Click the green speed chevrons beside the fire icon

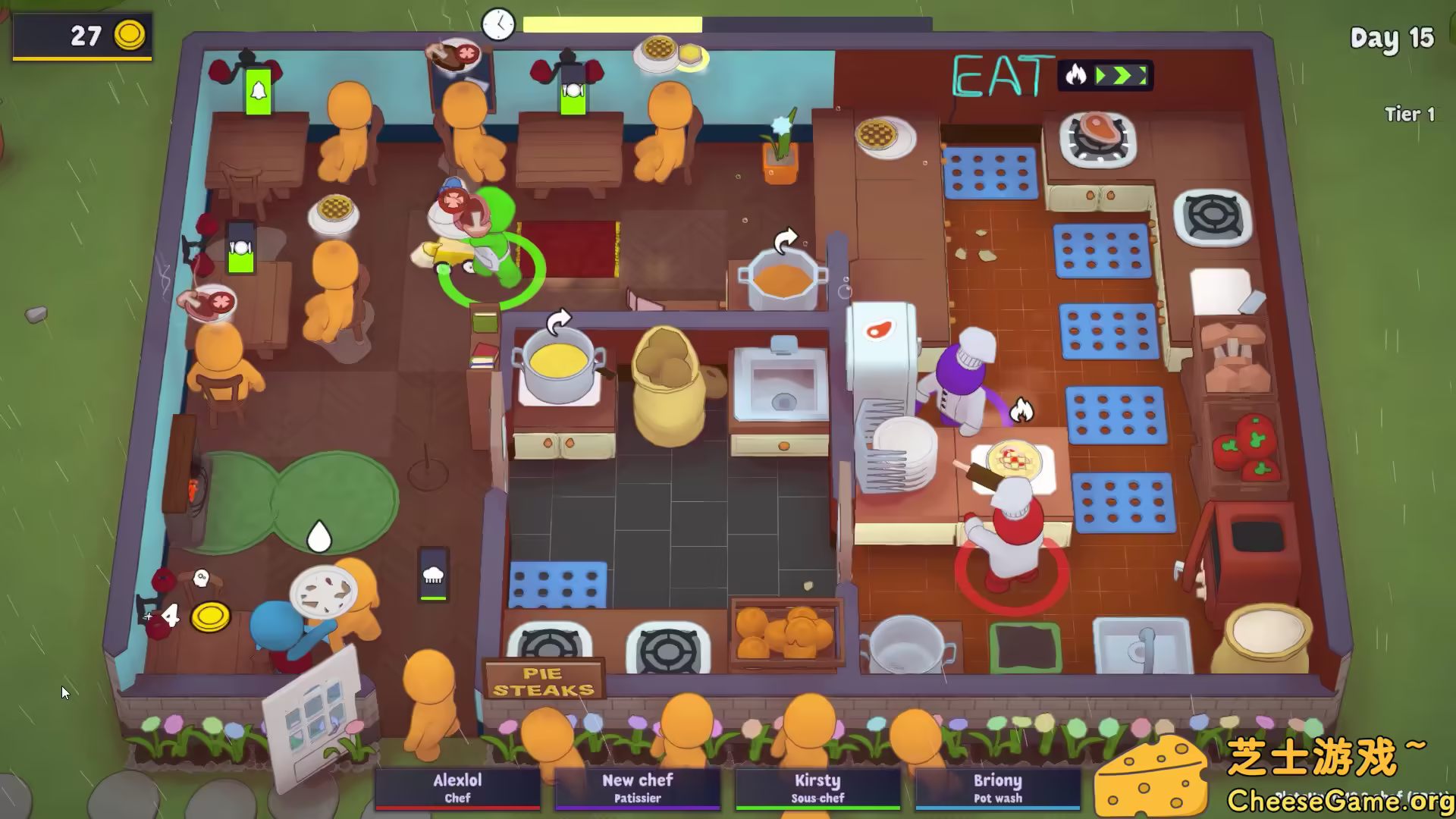[x=1121, y=75]
